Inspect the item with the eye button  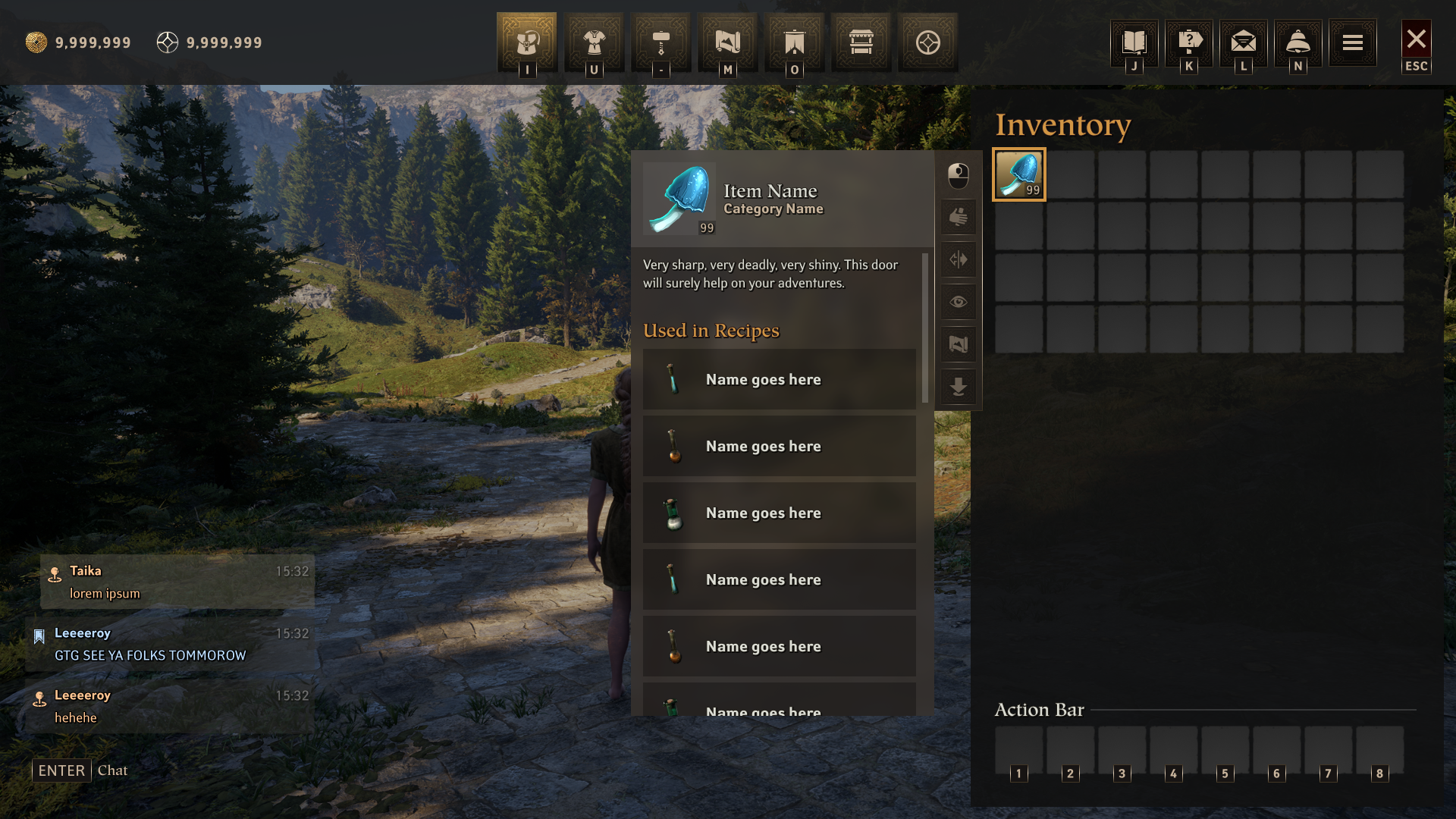(959, 303)
